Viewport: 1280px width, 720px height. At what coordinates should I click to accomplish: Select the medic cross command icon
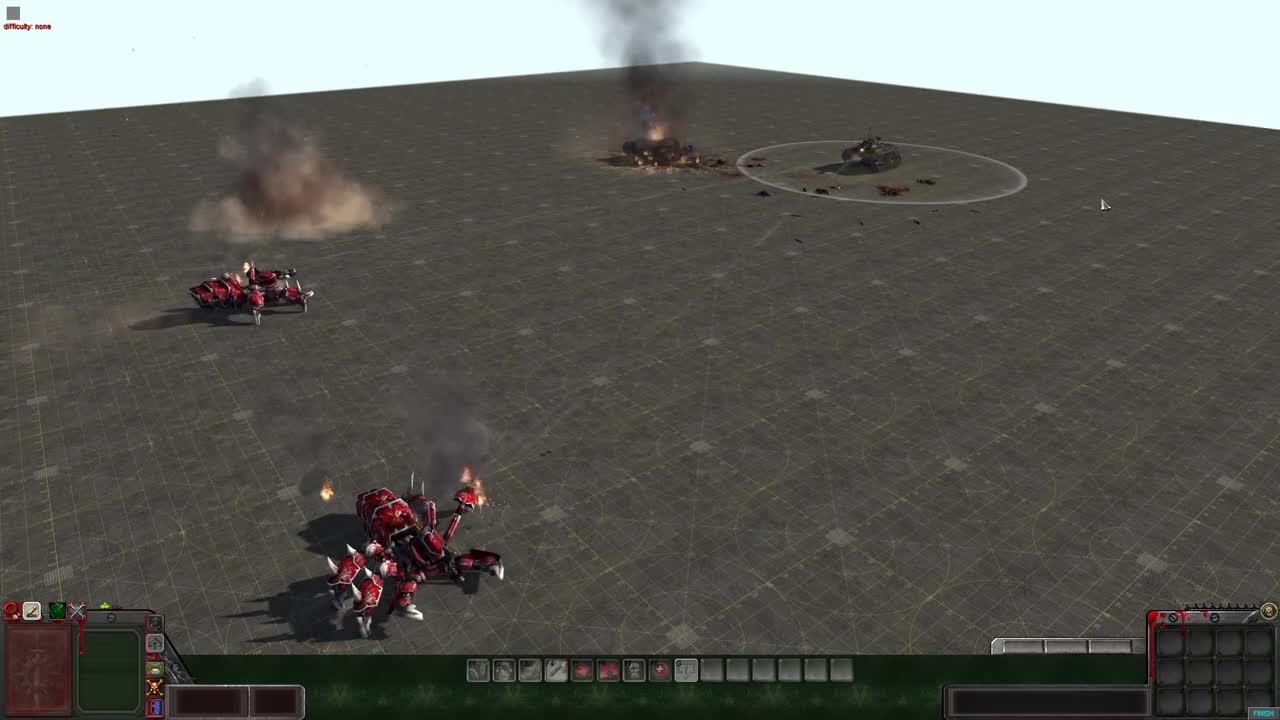coord(660,671)
